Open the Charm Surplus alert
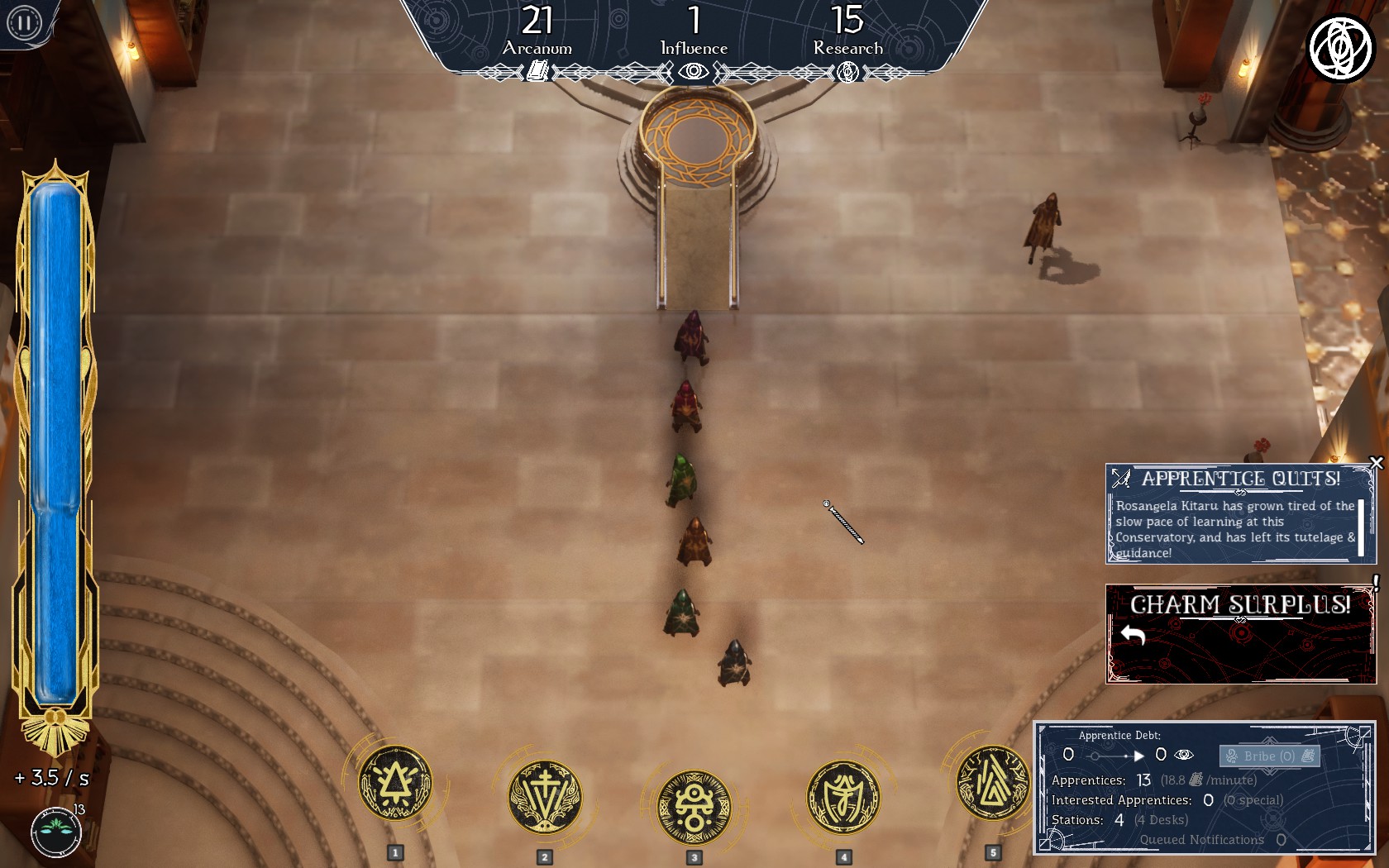Screen dimensions: 1389x868 1240,634
